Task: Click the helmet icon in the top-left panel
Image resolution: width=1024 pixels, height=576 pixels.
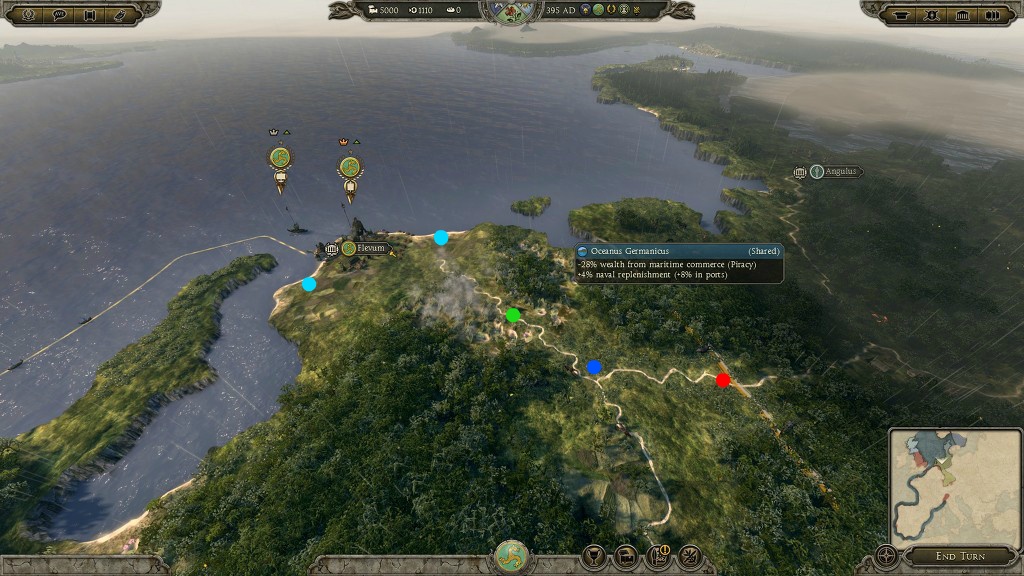Action: click(27, 14)
